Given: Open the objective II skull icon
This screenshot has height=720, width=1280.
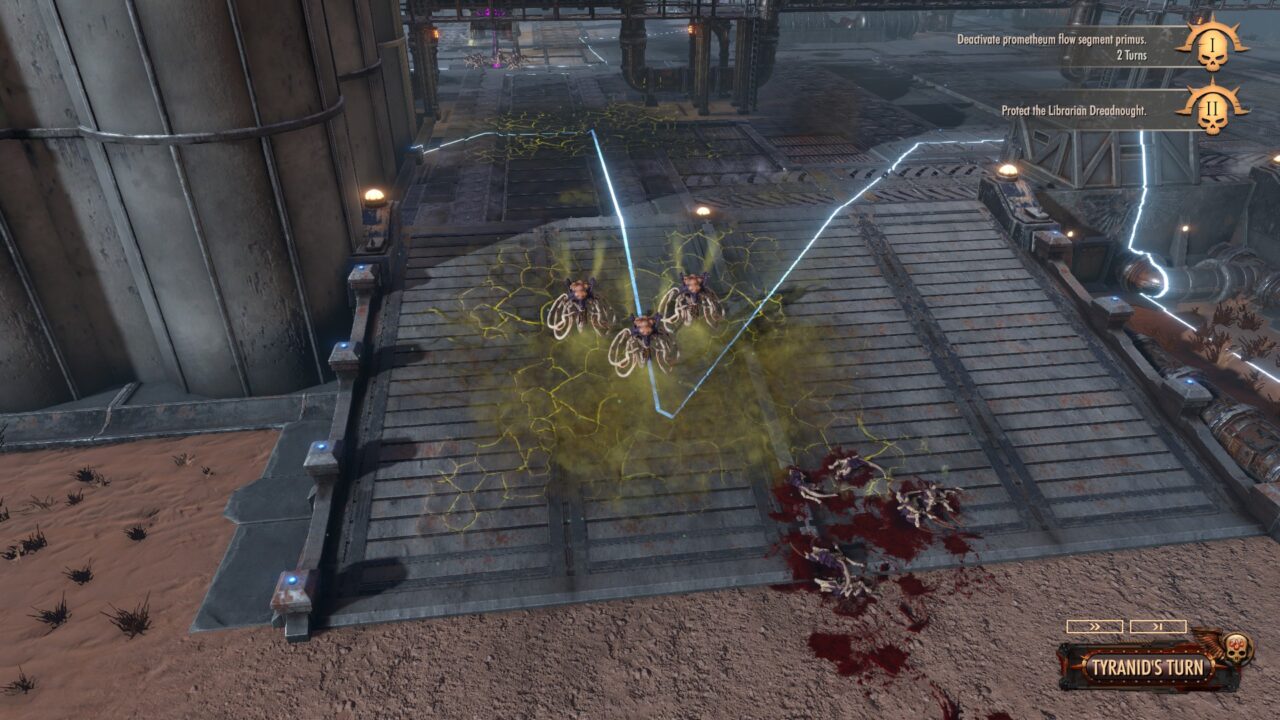Looking at the screenshot, I should 1212,108.
